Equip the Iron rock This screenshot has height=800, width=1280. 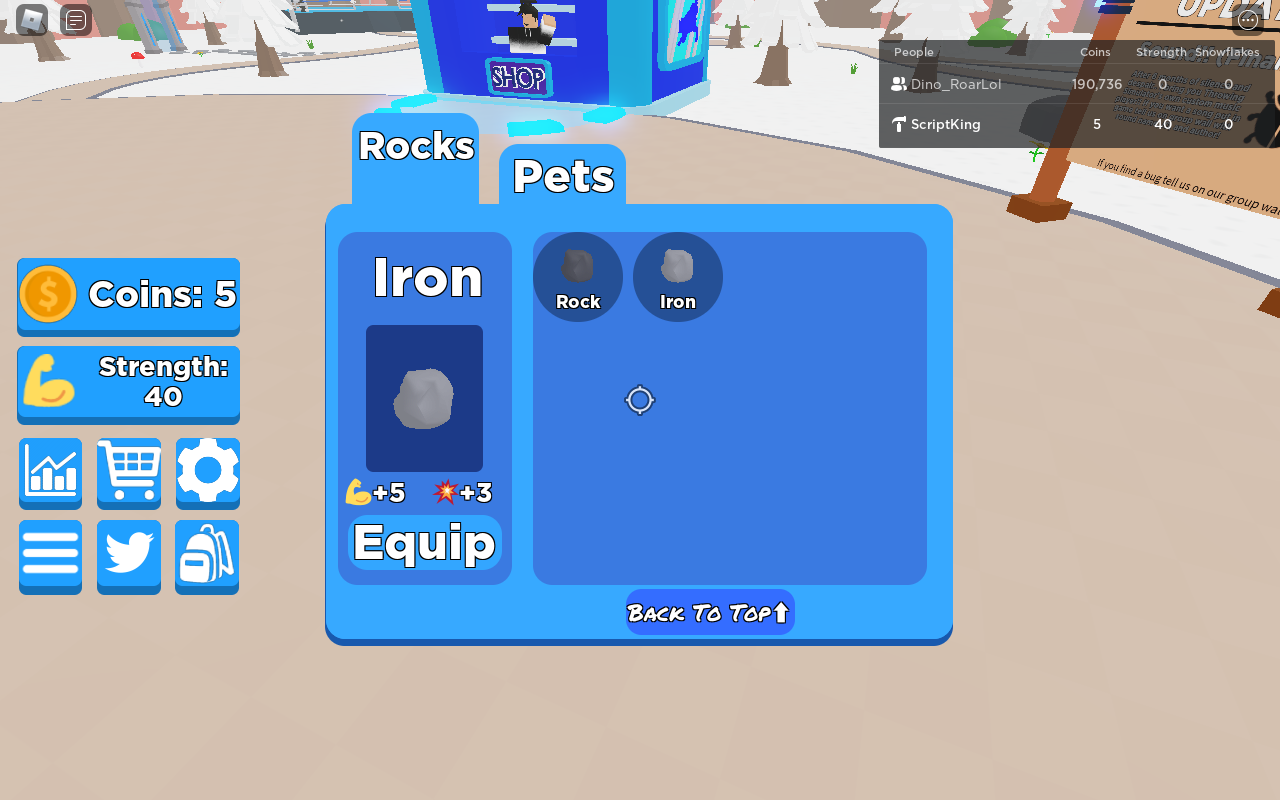[423, 541]
